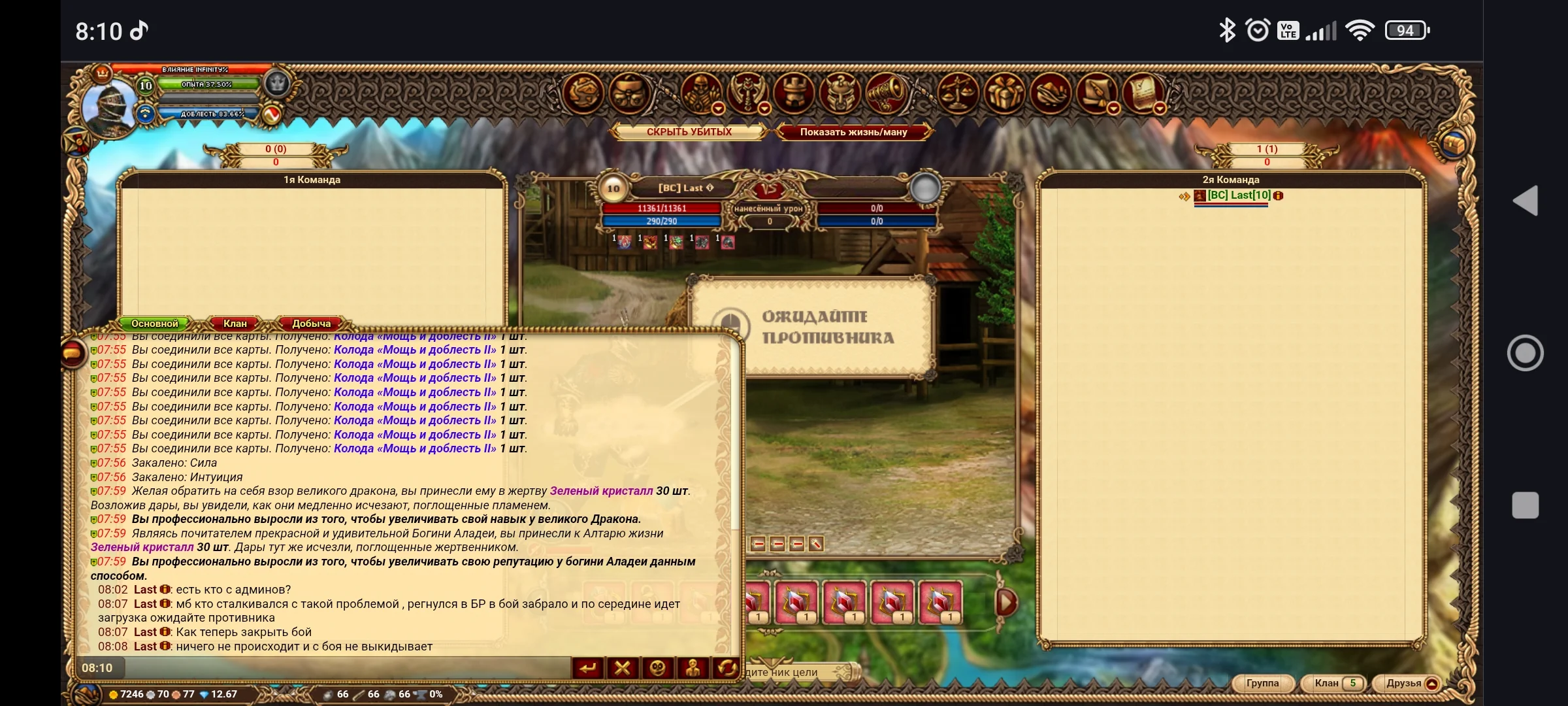Switch to the Добыча chat tab
Image resolution: width=1568 pixels, height=706 pixels.
pyautogui.click(x=311, y=324)
